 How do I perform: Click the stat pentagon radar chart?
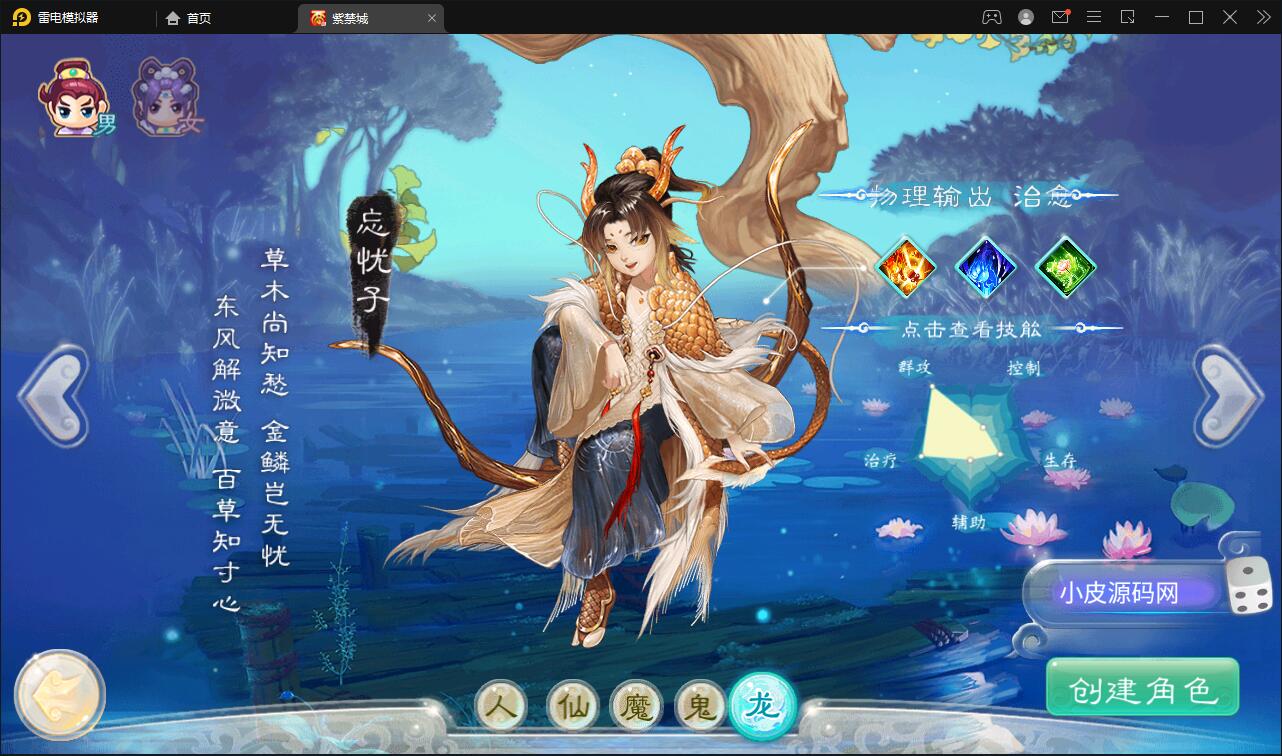pyautogui.click(x=965, y=438)
